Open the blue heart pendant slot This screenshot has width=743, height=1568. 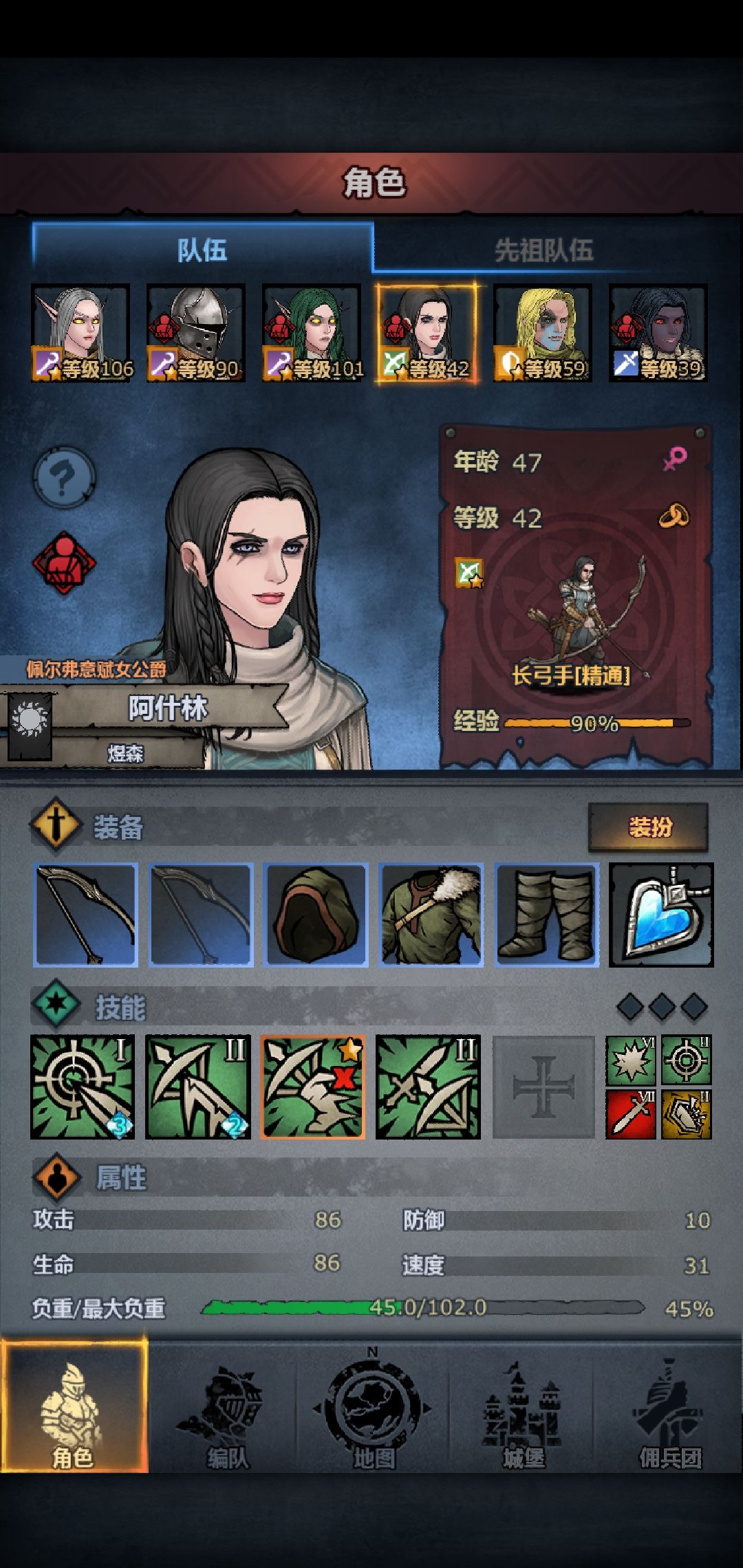tap(661, 915)
